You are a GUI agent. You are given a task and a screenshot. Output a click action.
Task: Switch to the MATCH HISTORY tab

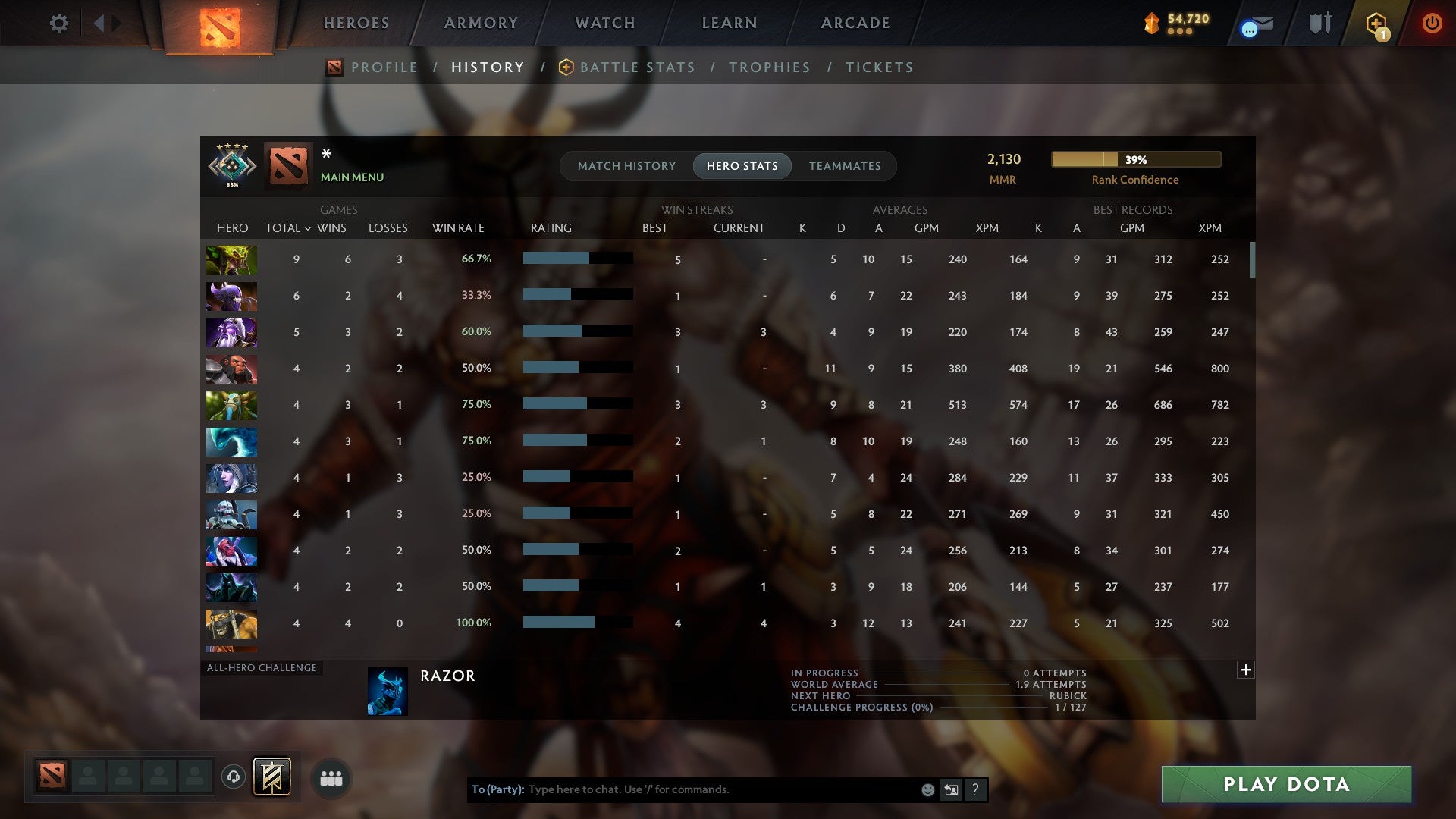tap(626, 165)
